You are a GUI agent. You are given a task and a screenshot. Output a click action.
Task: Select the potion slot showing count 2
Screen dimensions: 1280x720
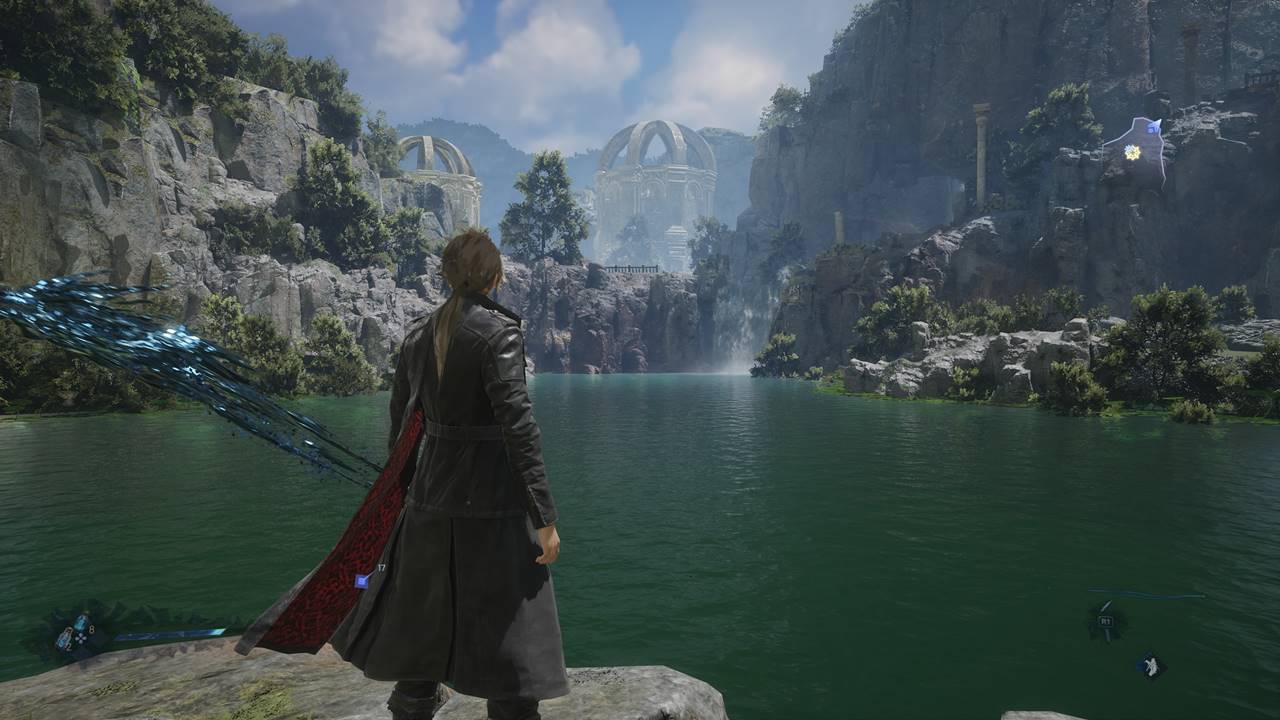click(63, 640)
